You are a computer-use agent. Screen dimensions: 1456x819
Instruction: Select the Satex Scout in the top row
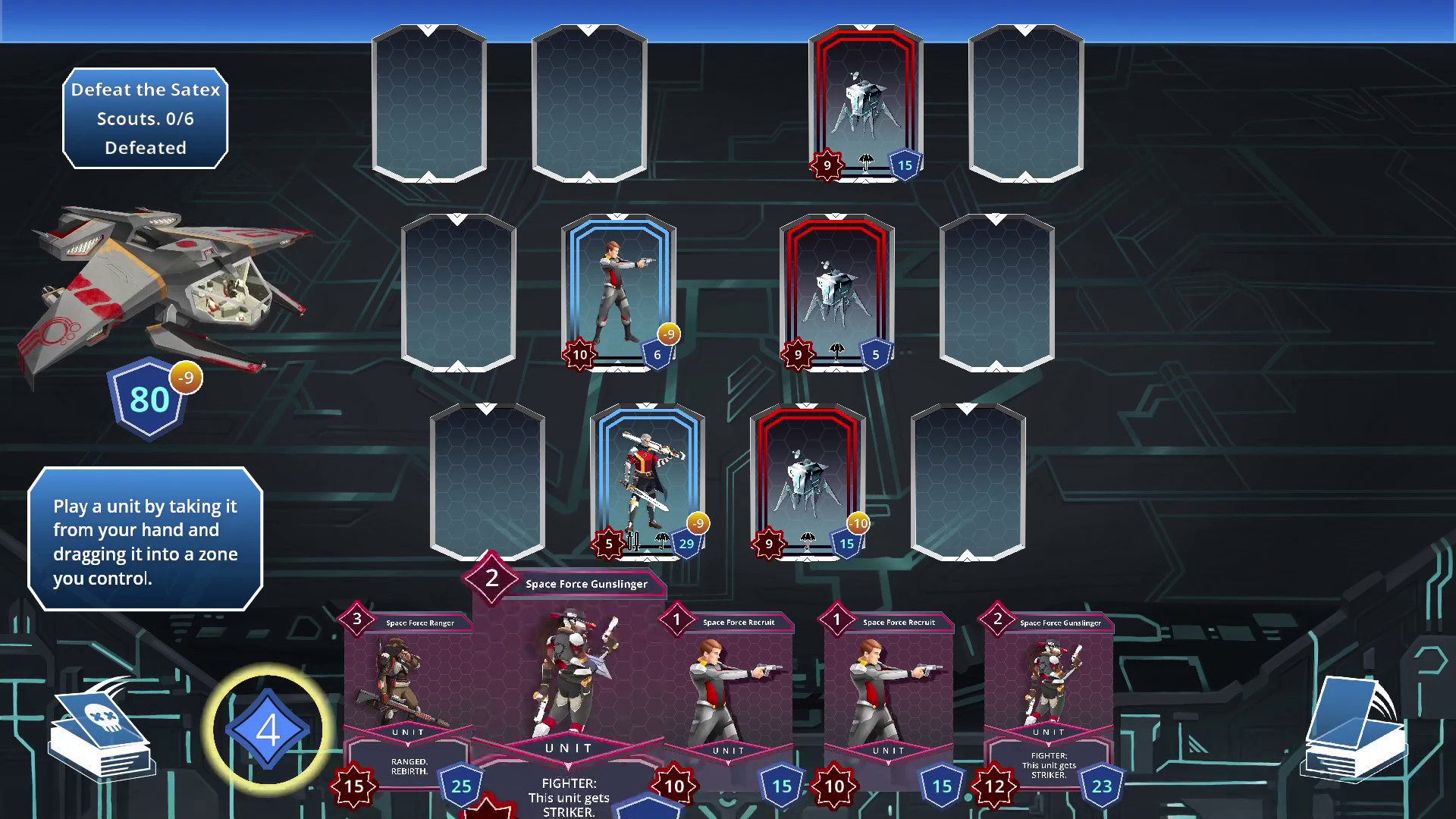point(864,102)
